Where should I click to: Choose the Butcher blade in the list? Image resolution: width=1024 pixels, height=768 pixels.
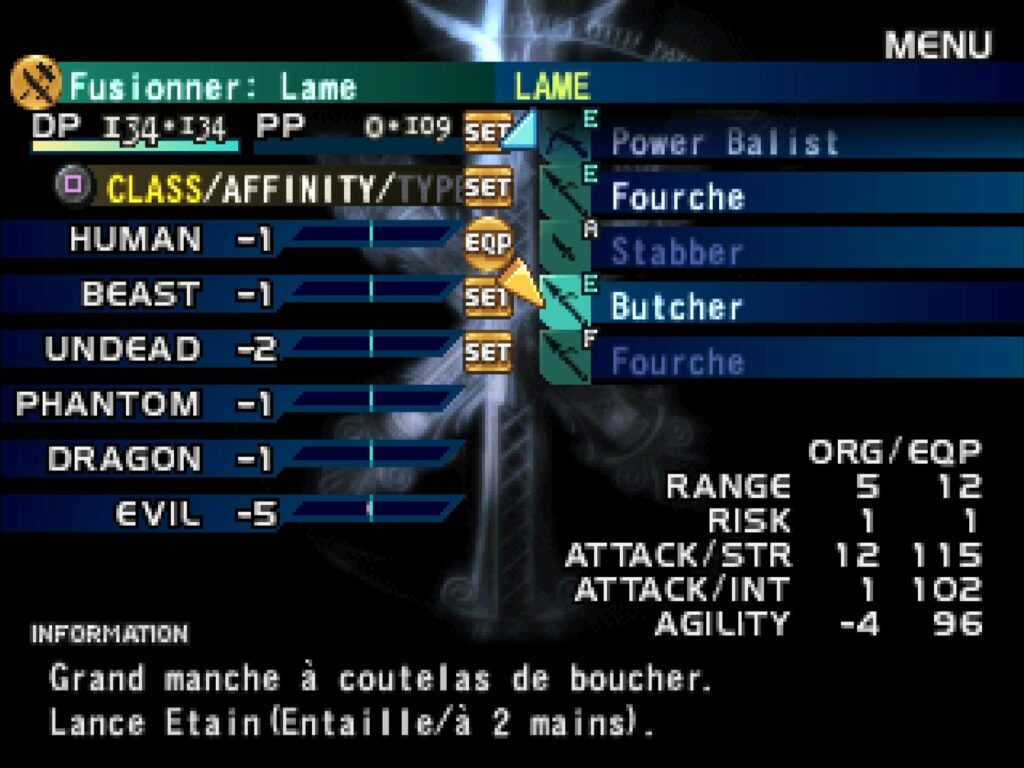tap(676, 306)
